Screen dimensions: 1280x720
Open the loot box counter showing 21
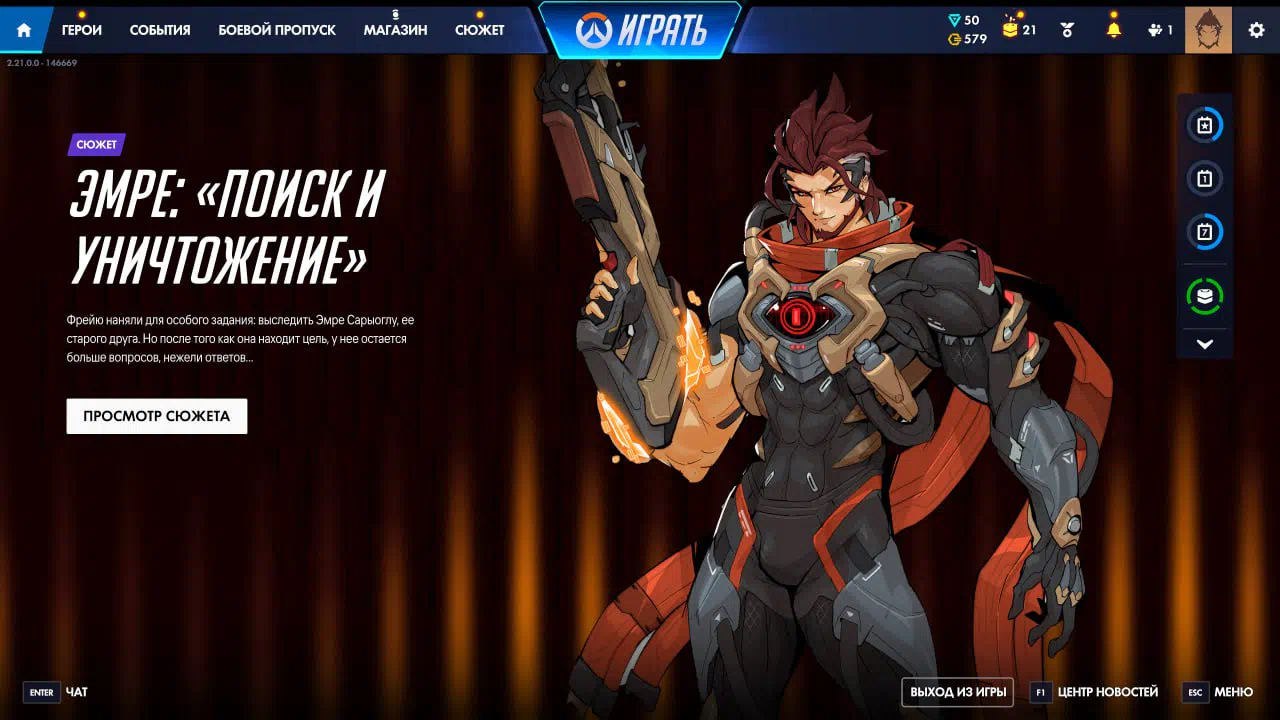[1019, 30]
